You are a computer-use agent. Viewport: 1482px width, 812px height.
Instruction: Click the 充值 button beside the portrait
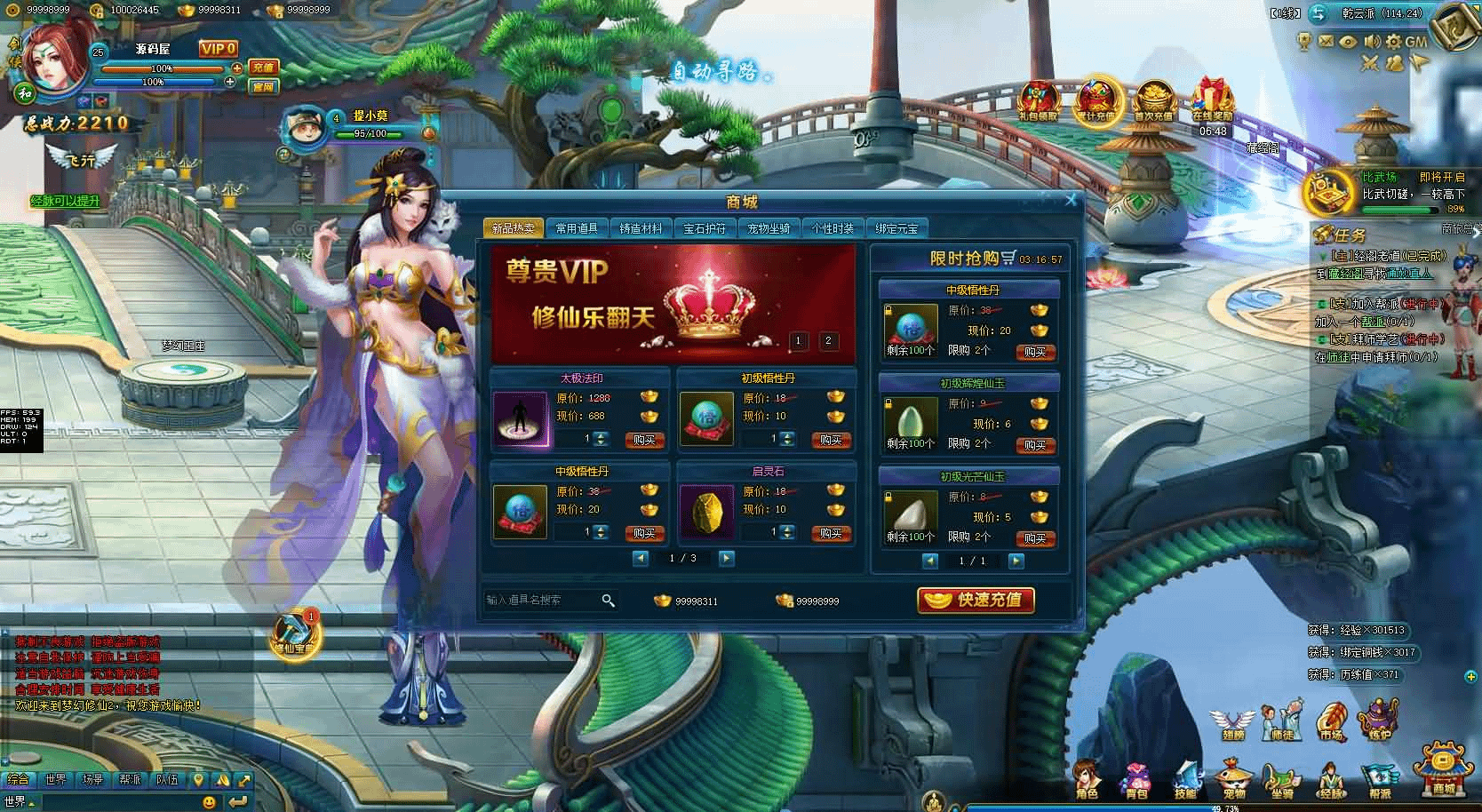(x=263, y=68)
